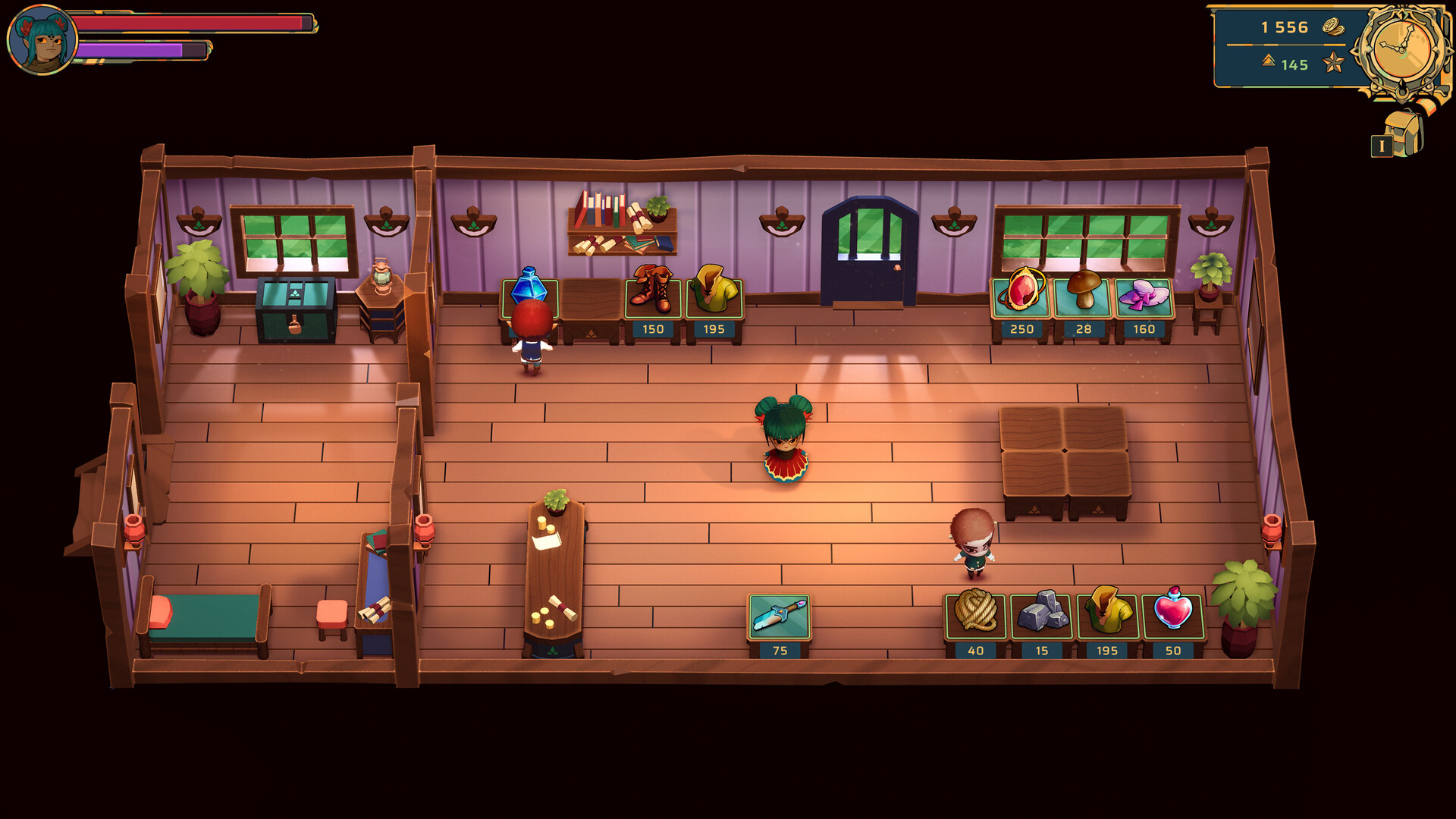Click the health bar
Image resolution: width=1456 pixels, height=819 pixels.
pos(190,21)
